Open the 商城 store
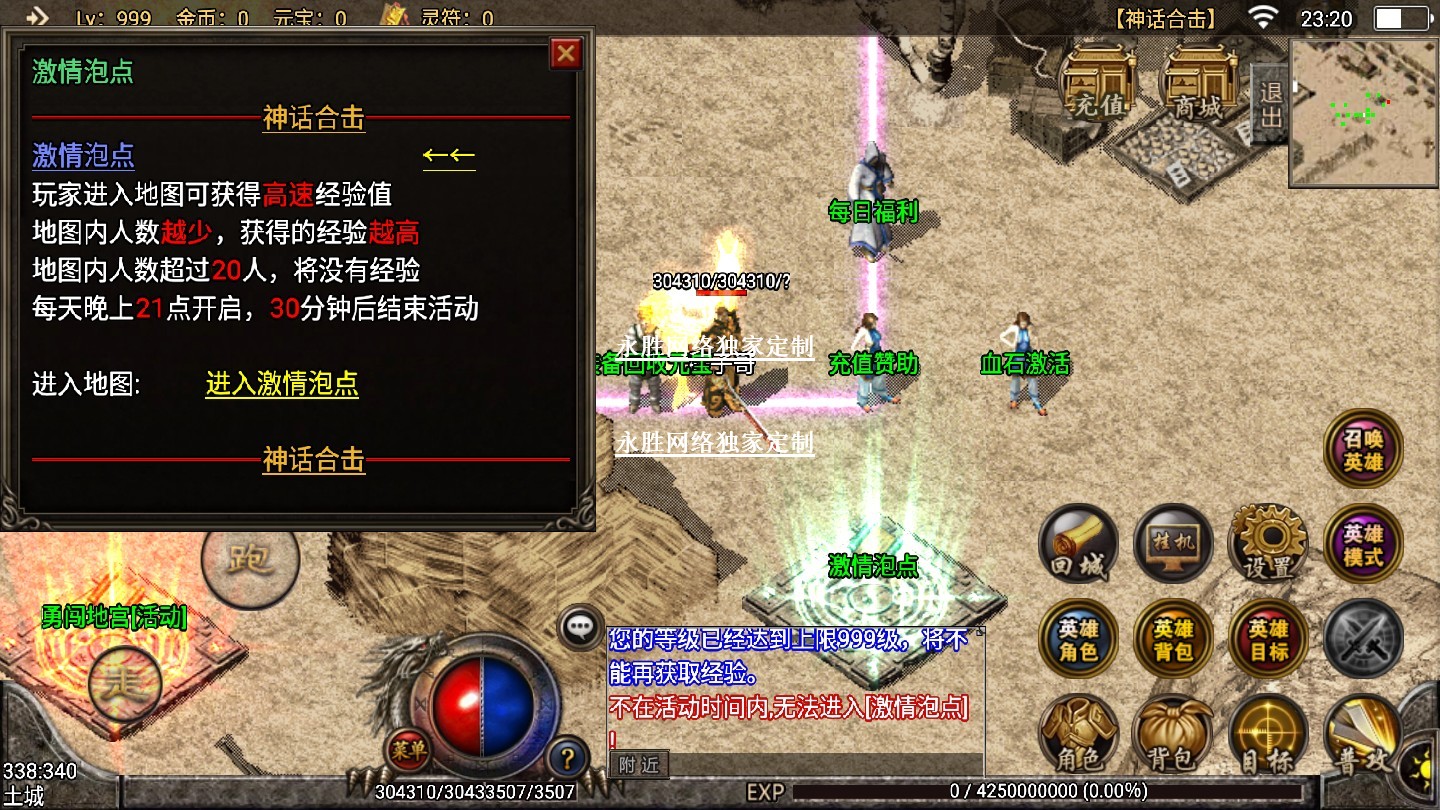 click(1198, 82)
